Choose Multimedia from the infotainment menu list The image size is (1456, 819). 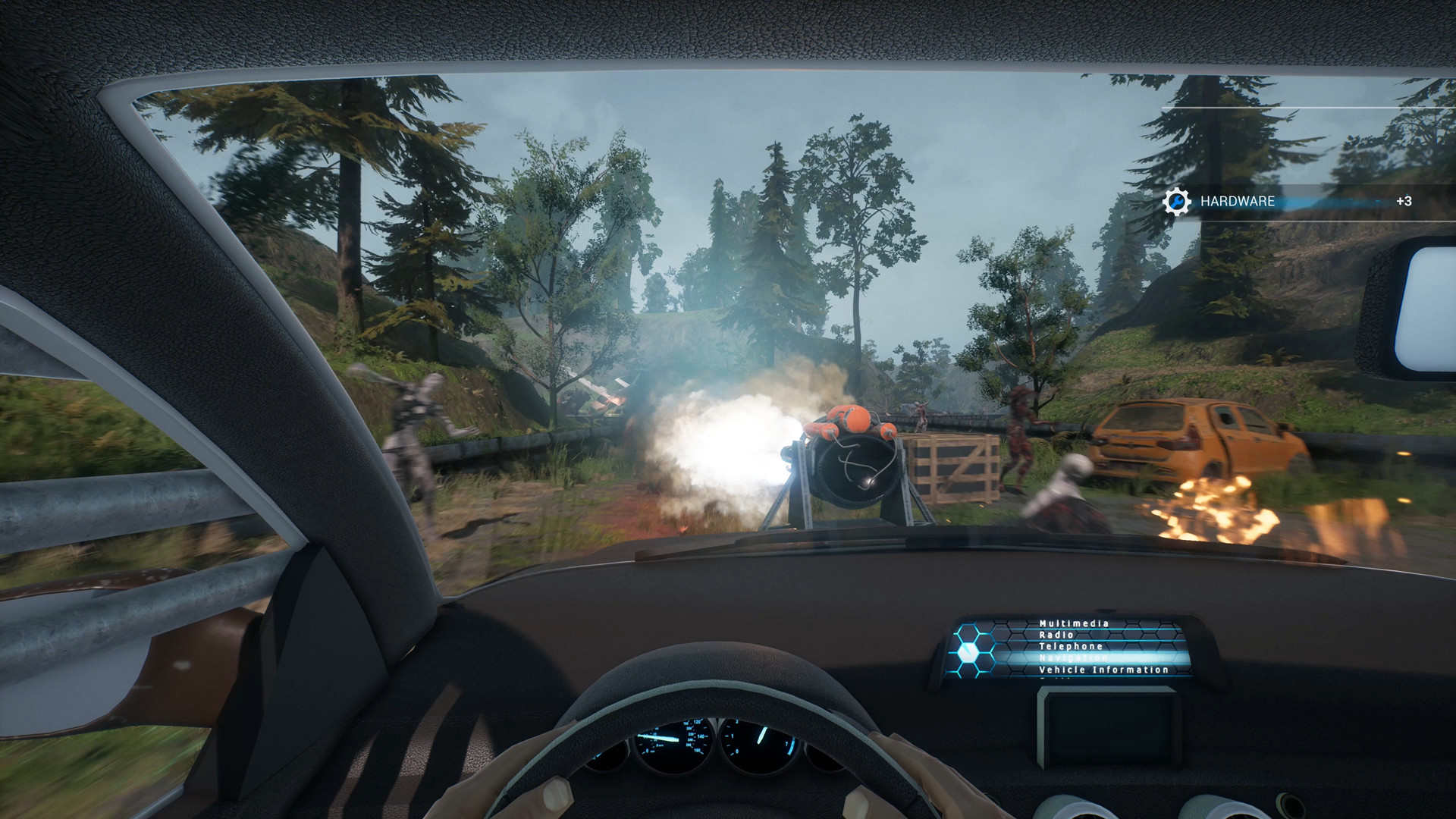1075,624
